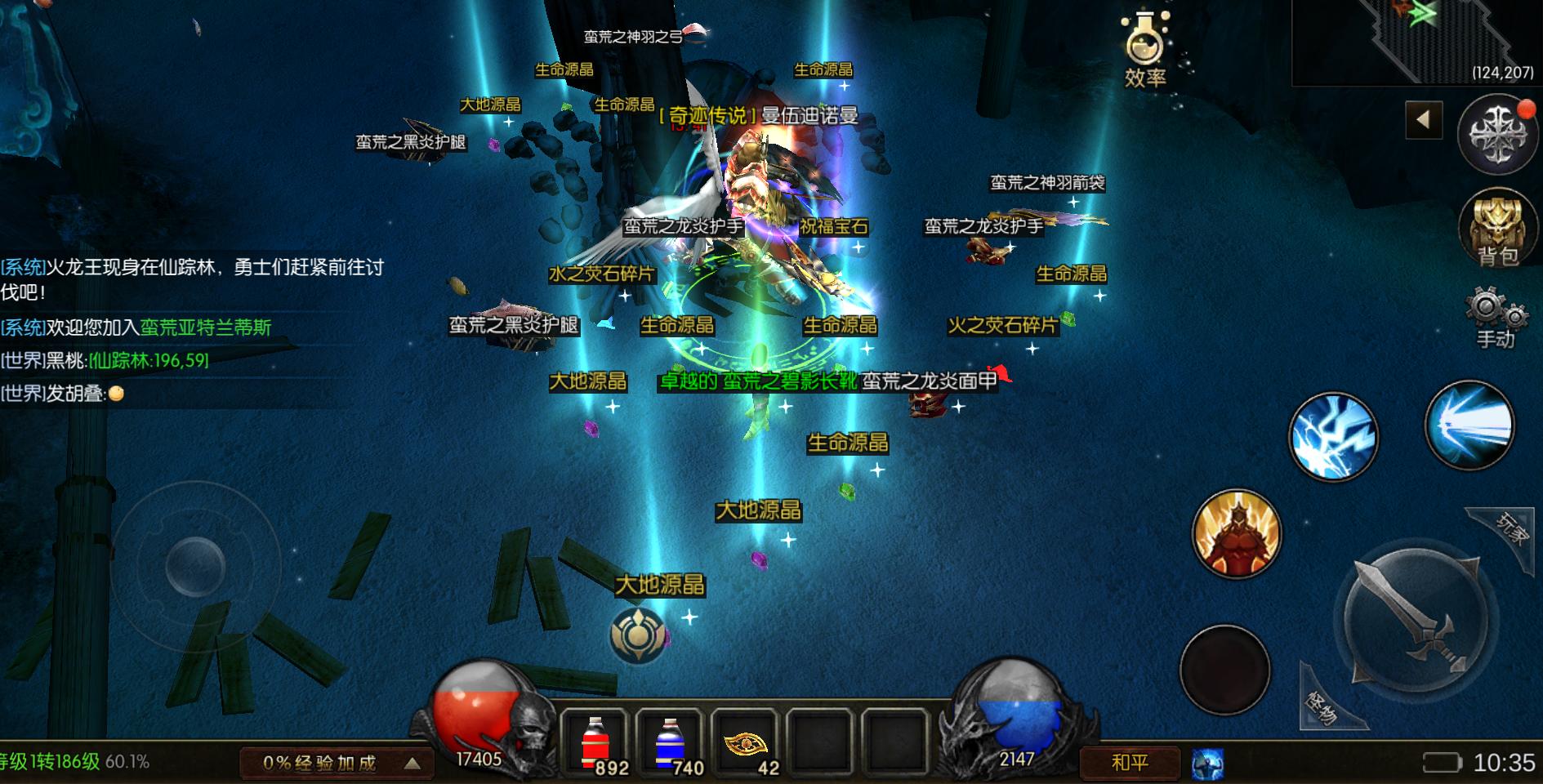Screen dimensions: 1543x784
Task: Open the 背包 backpack
Action: tap(1496, 228)
